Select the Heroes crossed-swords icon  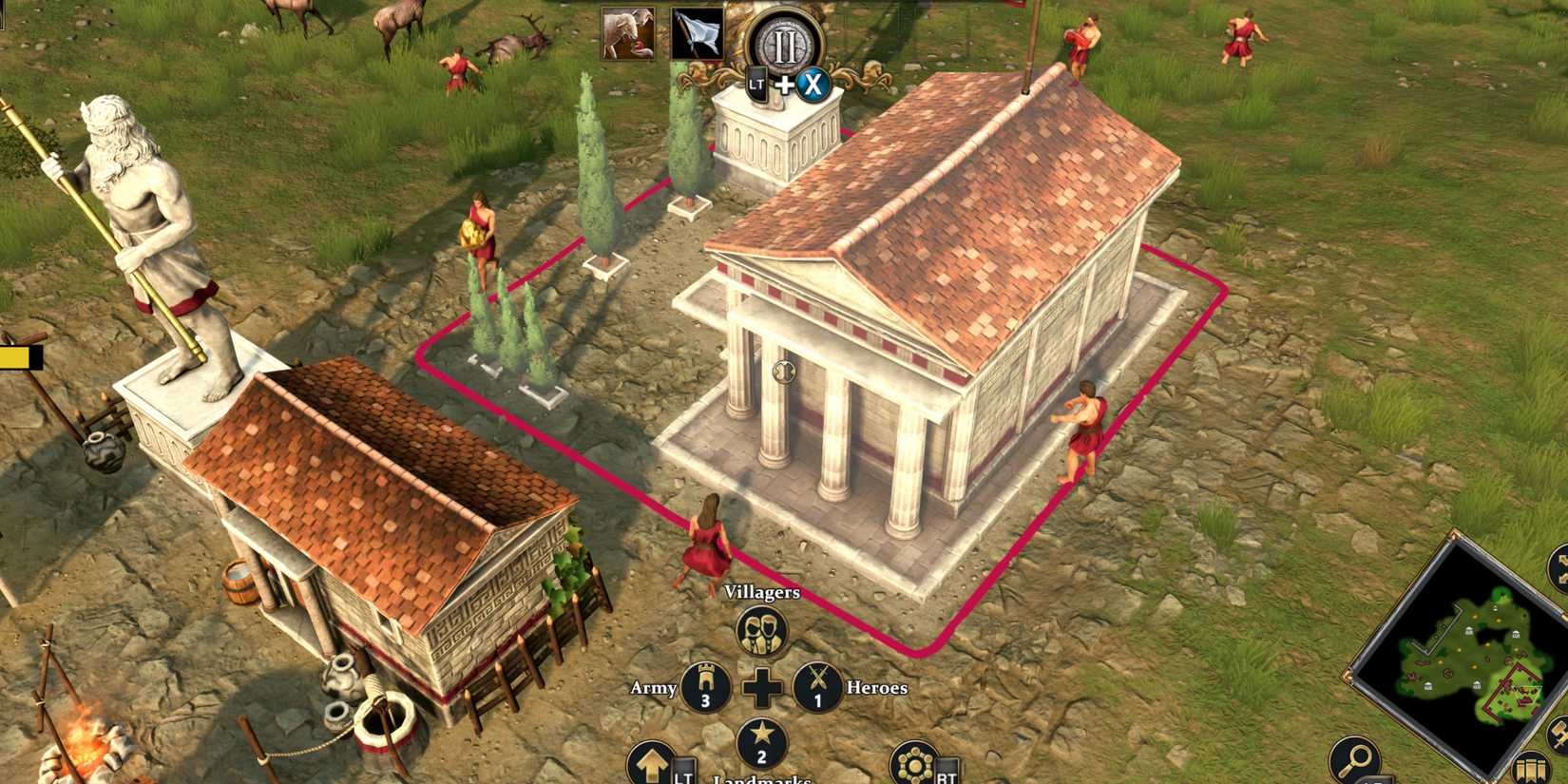point(817,687)
